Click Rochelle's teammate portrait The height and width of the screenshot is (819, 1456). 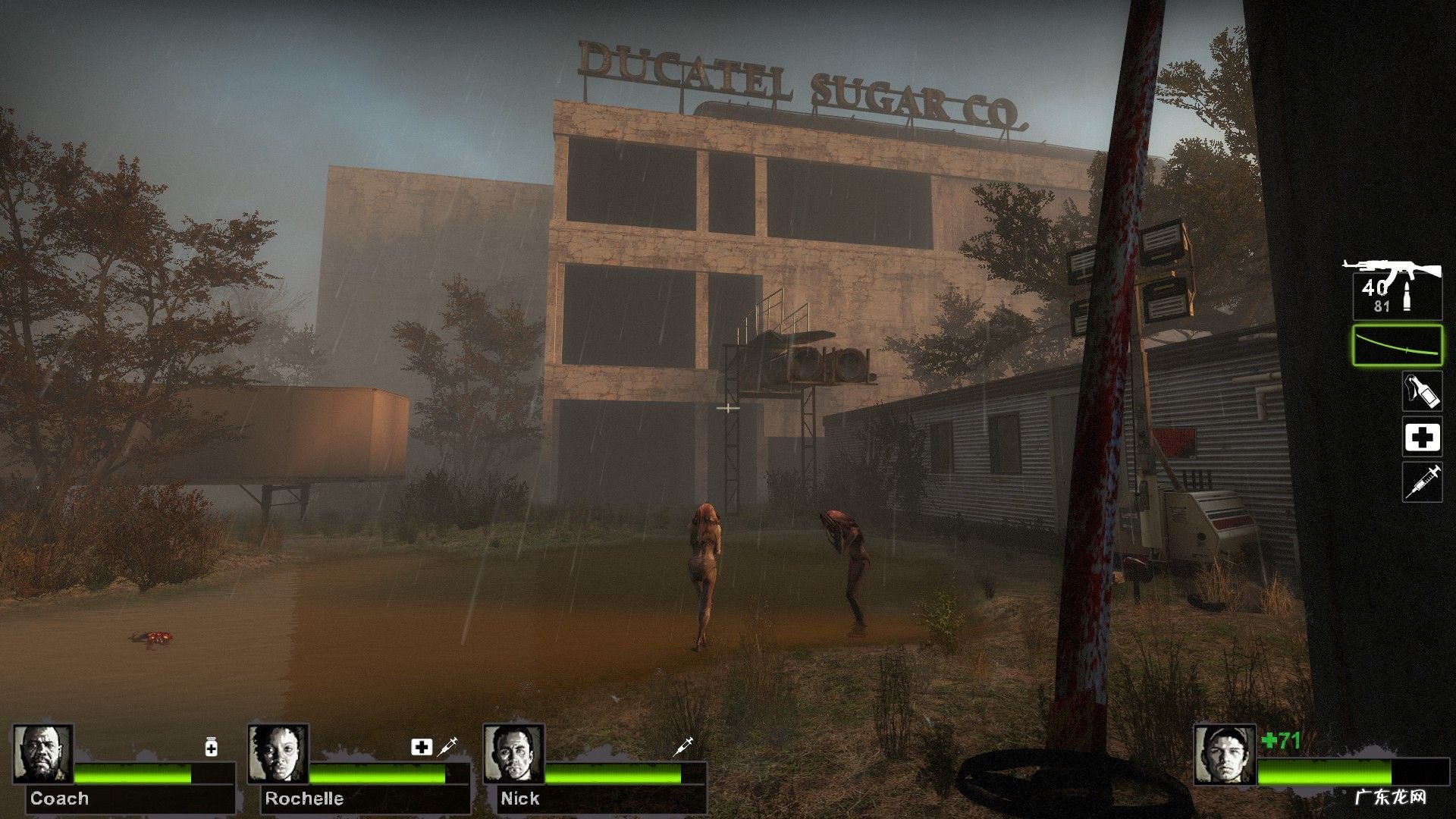coord(278,754)
